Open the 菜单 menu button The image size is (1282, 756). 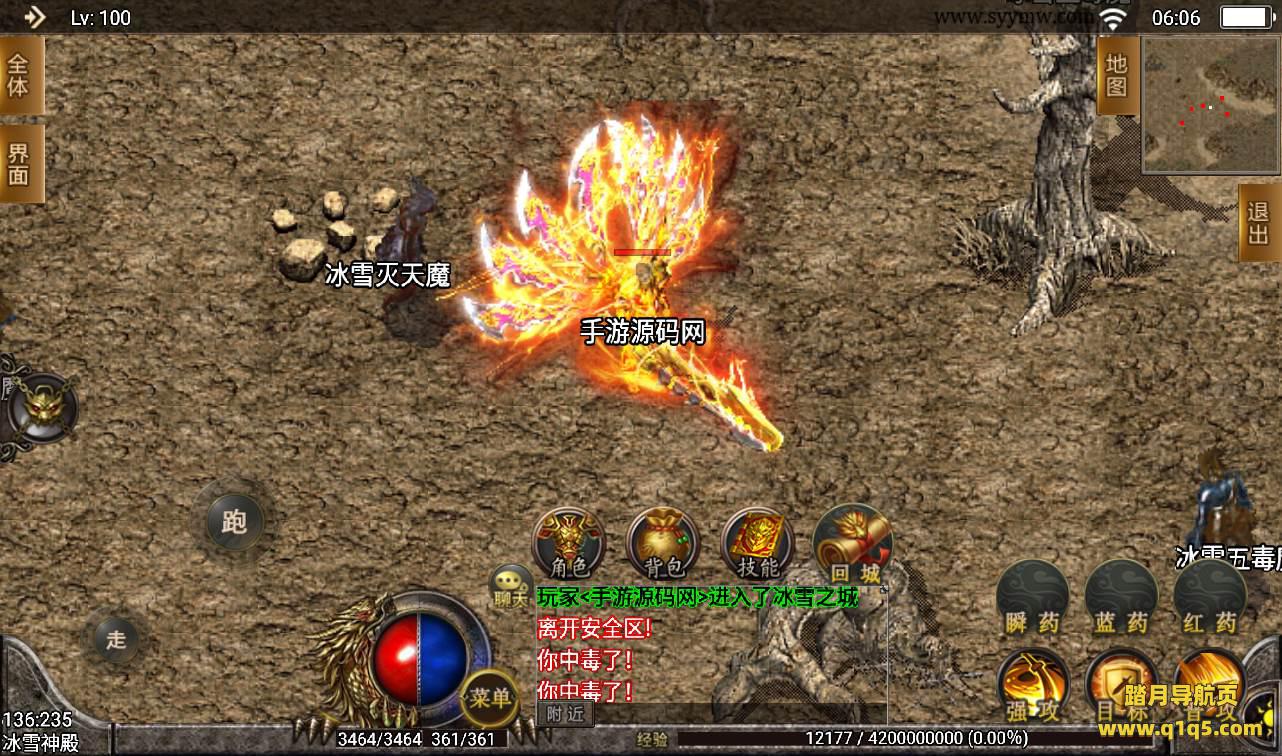pos(490,696)
